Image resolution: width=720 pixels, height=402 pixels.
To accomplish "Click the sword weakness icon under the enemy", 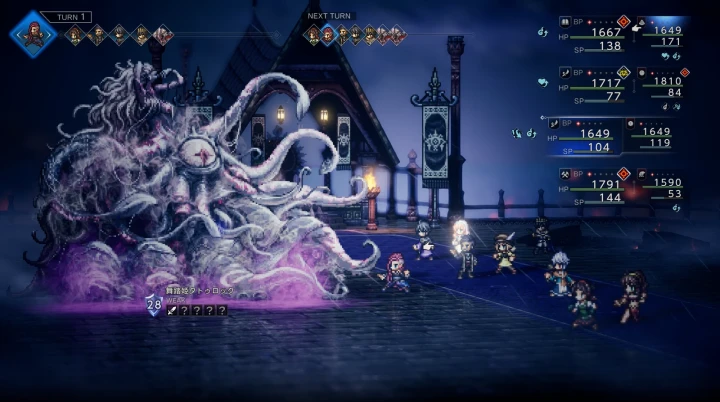I will pos(171,311).
